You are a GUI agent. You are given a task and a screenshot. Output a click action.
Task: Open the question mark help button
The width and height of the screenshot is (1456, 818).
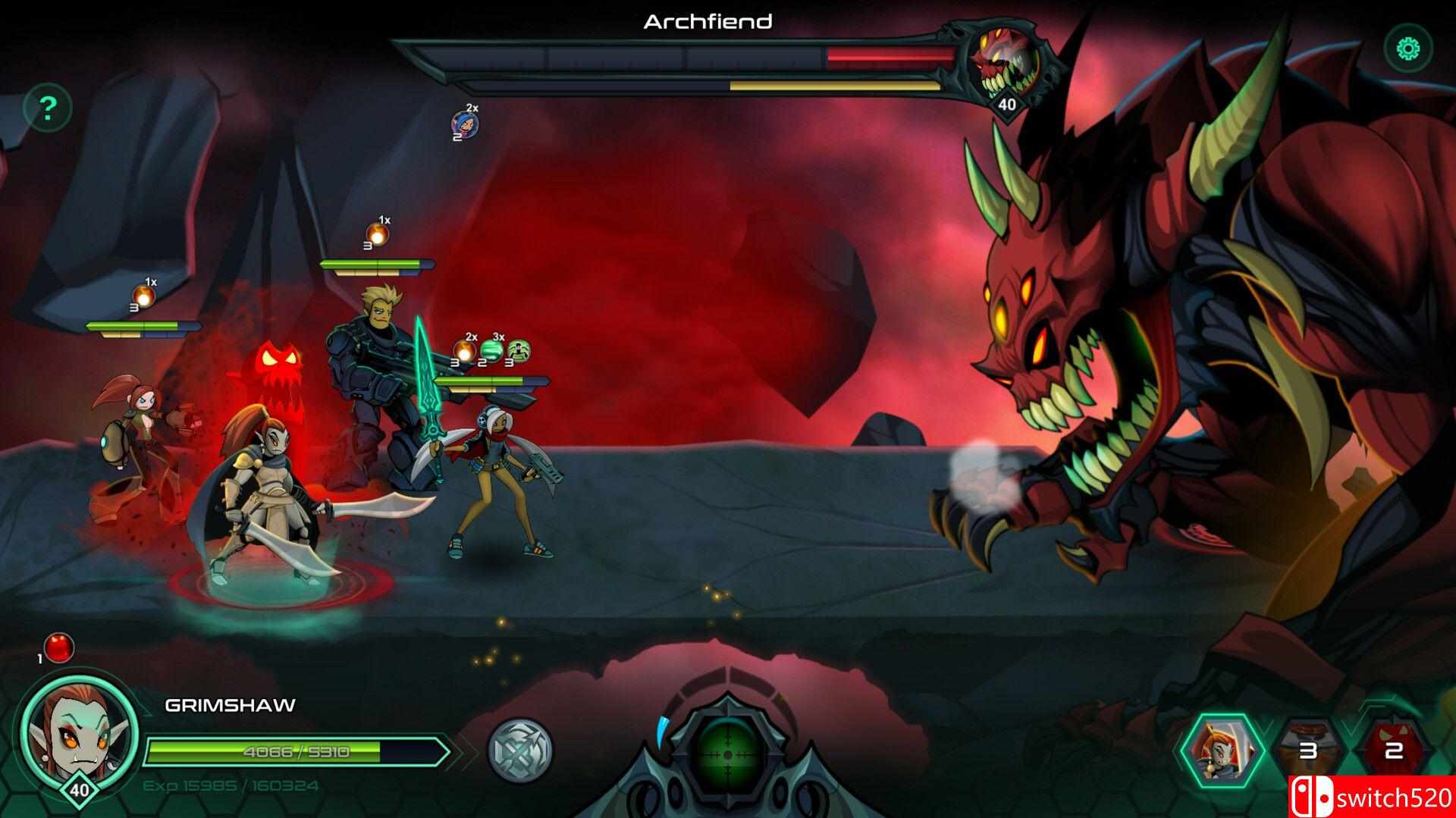48,109
